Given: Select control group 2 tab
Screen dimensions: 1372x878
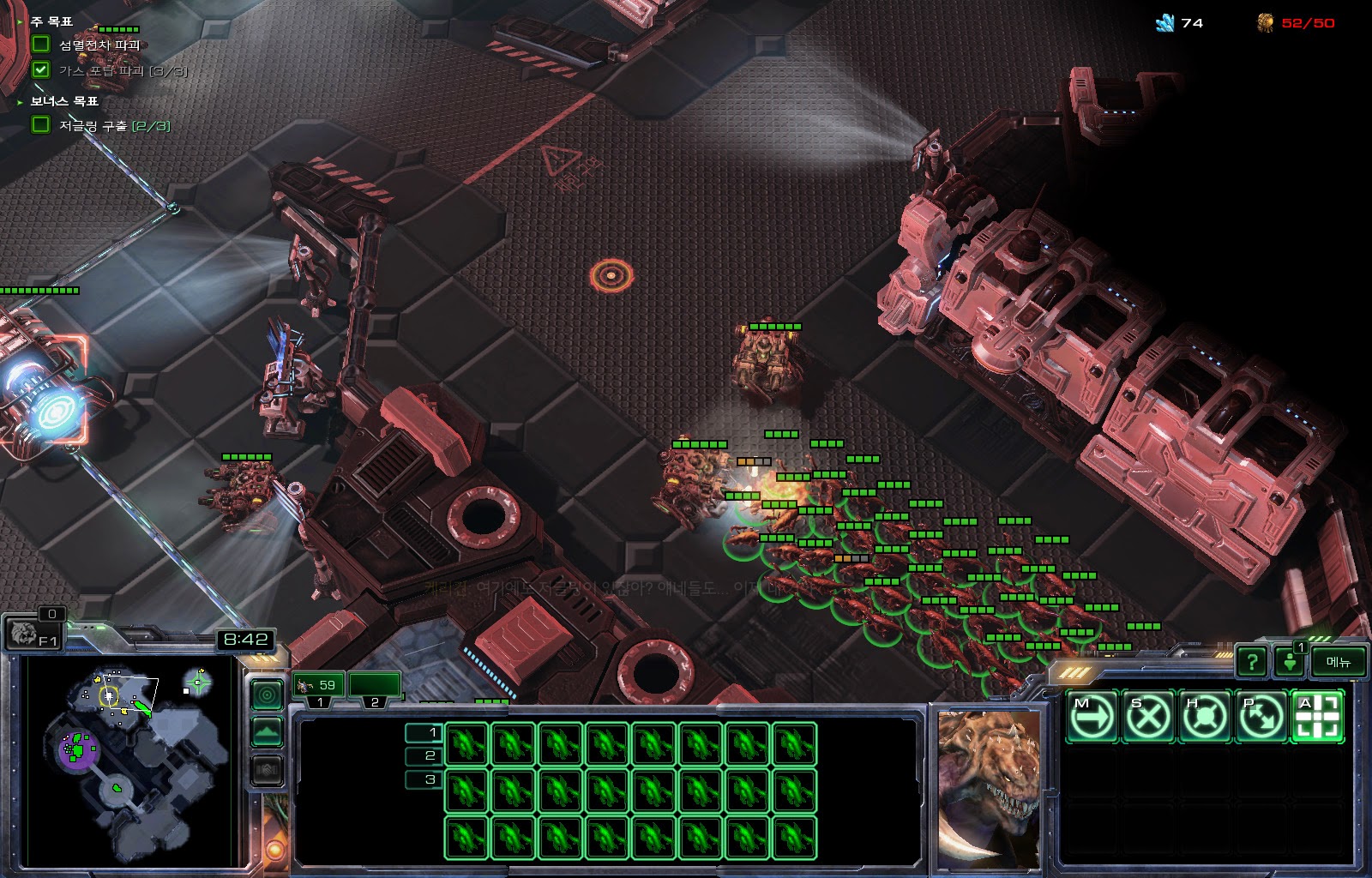Looking at the screenshot, I should 375,686.
